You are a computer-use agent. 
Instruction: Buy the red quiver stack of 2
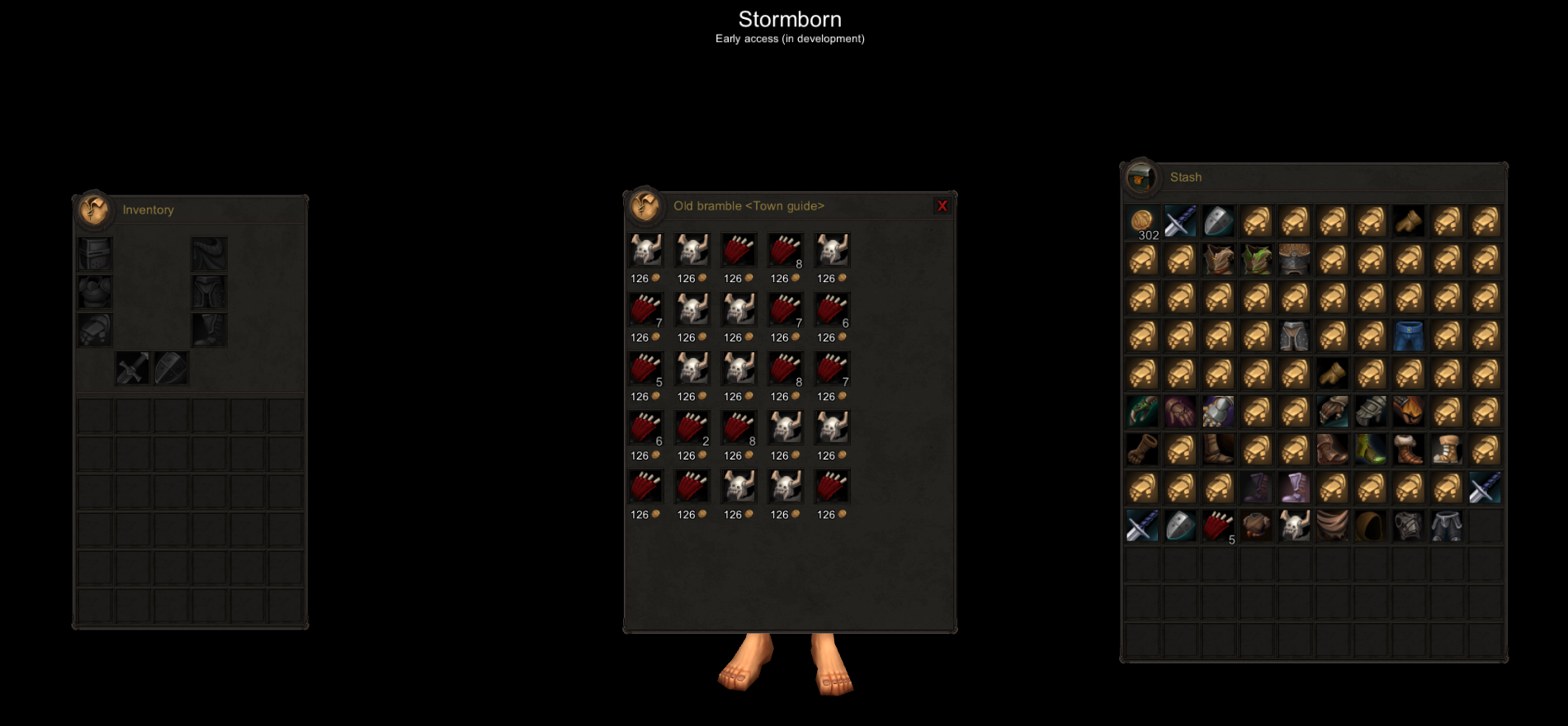[692, 428]
